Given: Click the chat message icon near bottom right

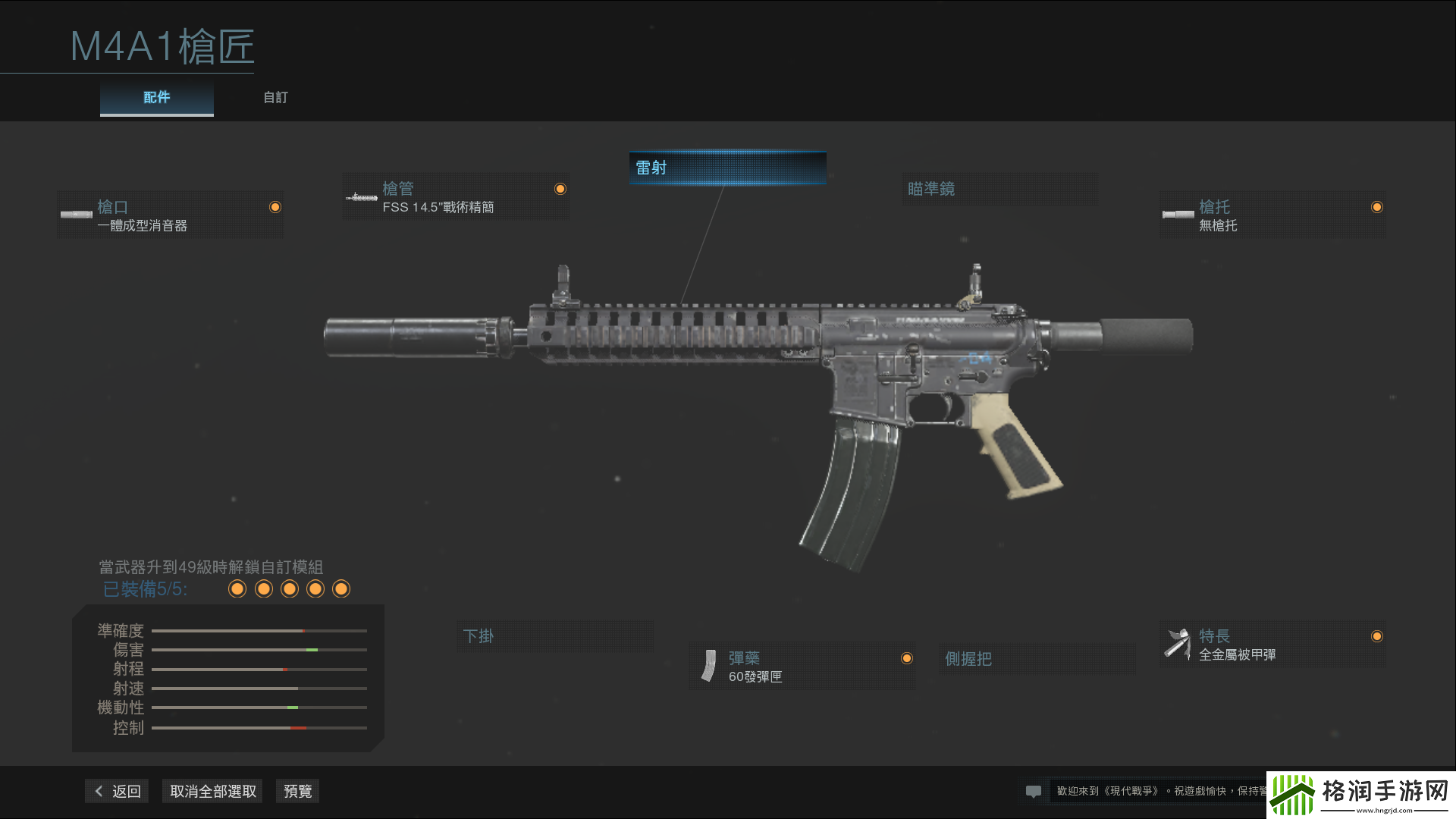Looking at the screenshot, I should pyautogui.click(x=1034, y=791).
